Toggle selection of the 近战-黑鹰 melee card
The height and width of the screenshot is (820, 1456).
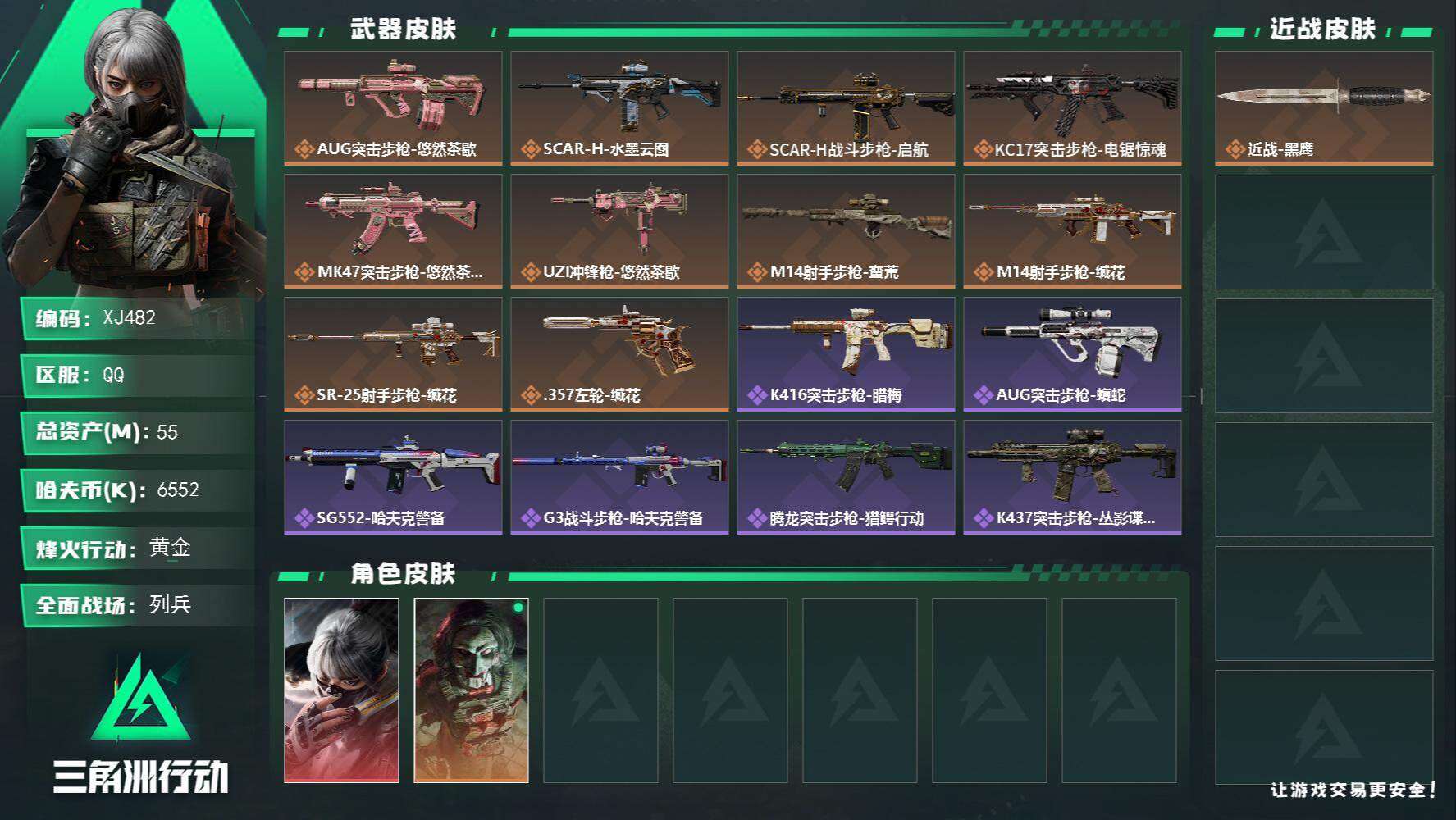(x=1322, y=105)
